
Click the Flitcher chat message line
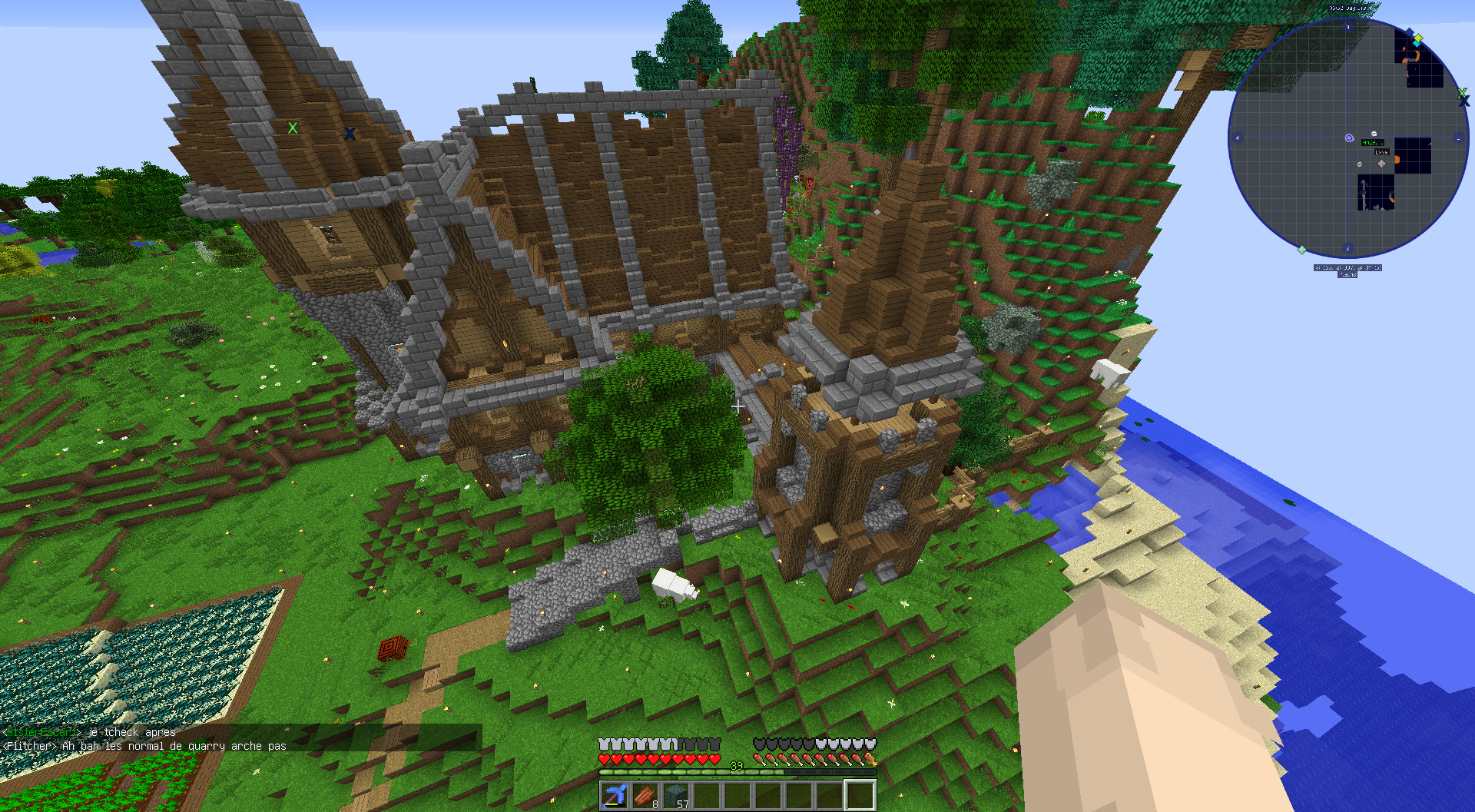click(x=146, y=746)
